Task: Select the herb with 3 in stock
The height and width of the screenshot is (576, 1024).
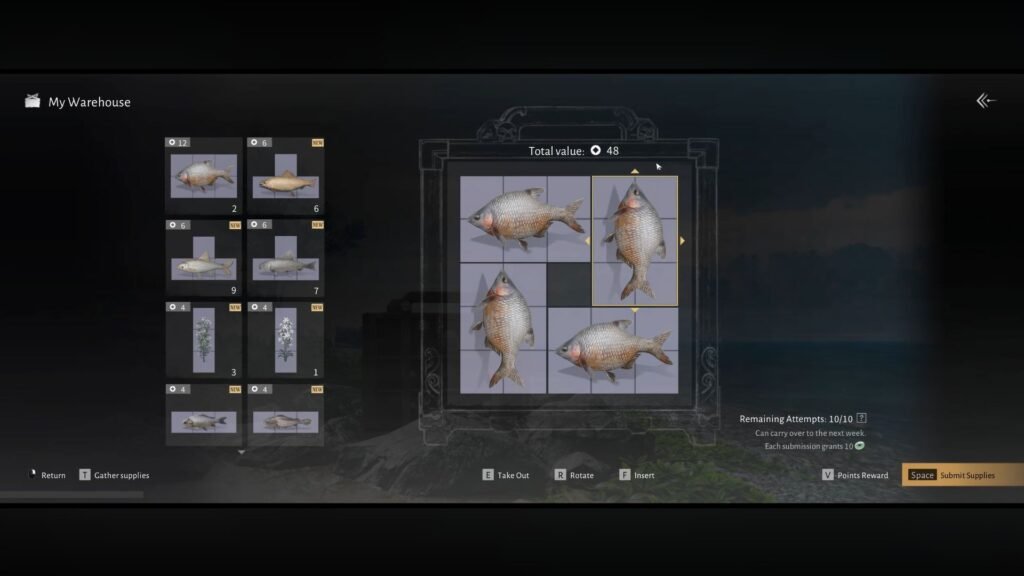Action: 204,340
